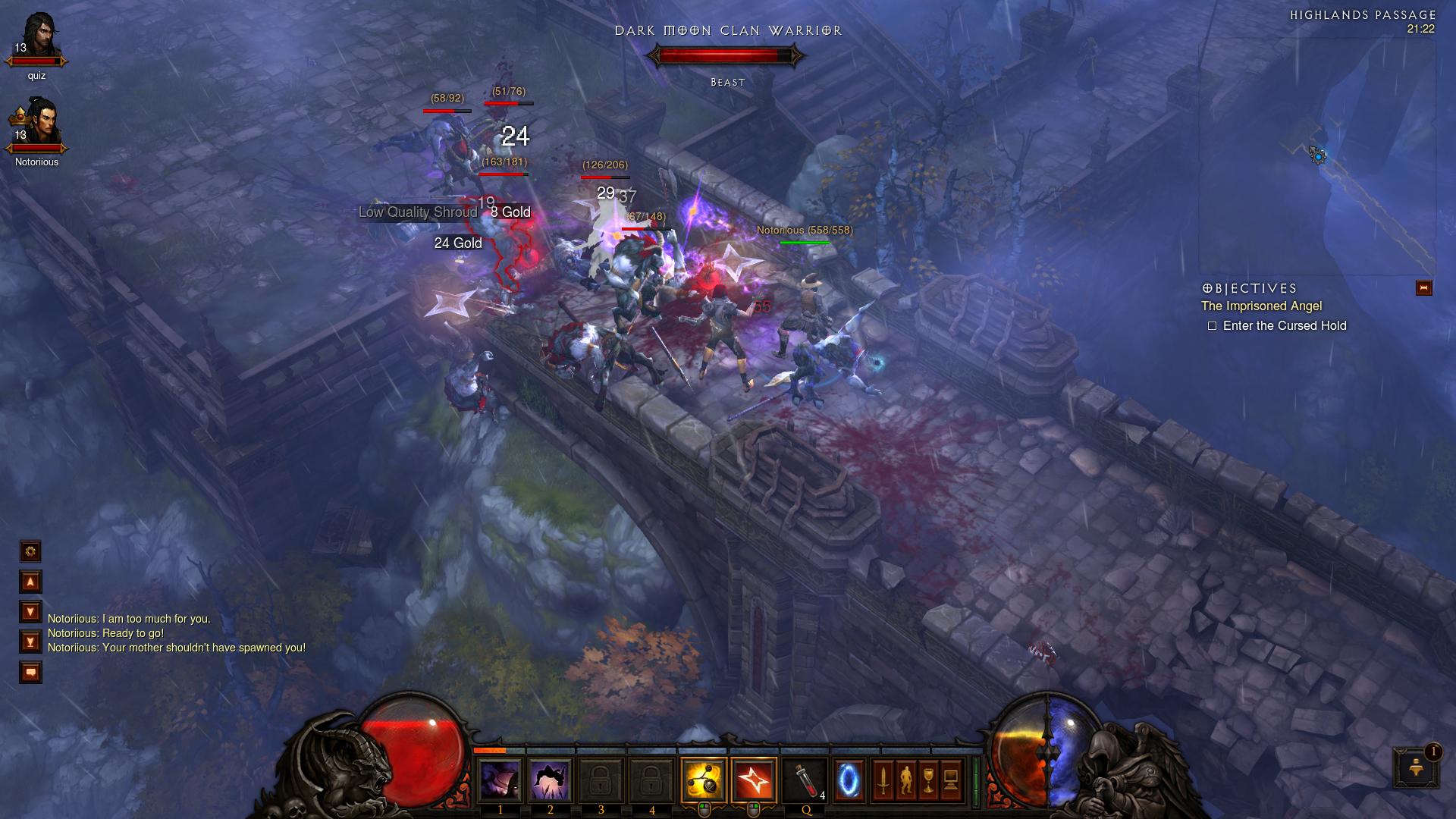Image resolution: width=1456 pixels, height=819 pixels.
Task: Open the chat speech bubble button
Action: [30, 672]
